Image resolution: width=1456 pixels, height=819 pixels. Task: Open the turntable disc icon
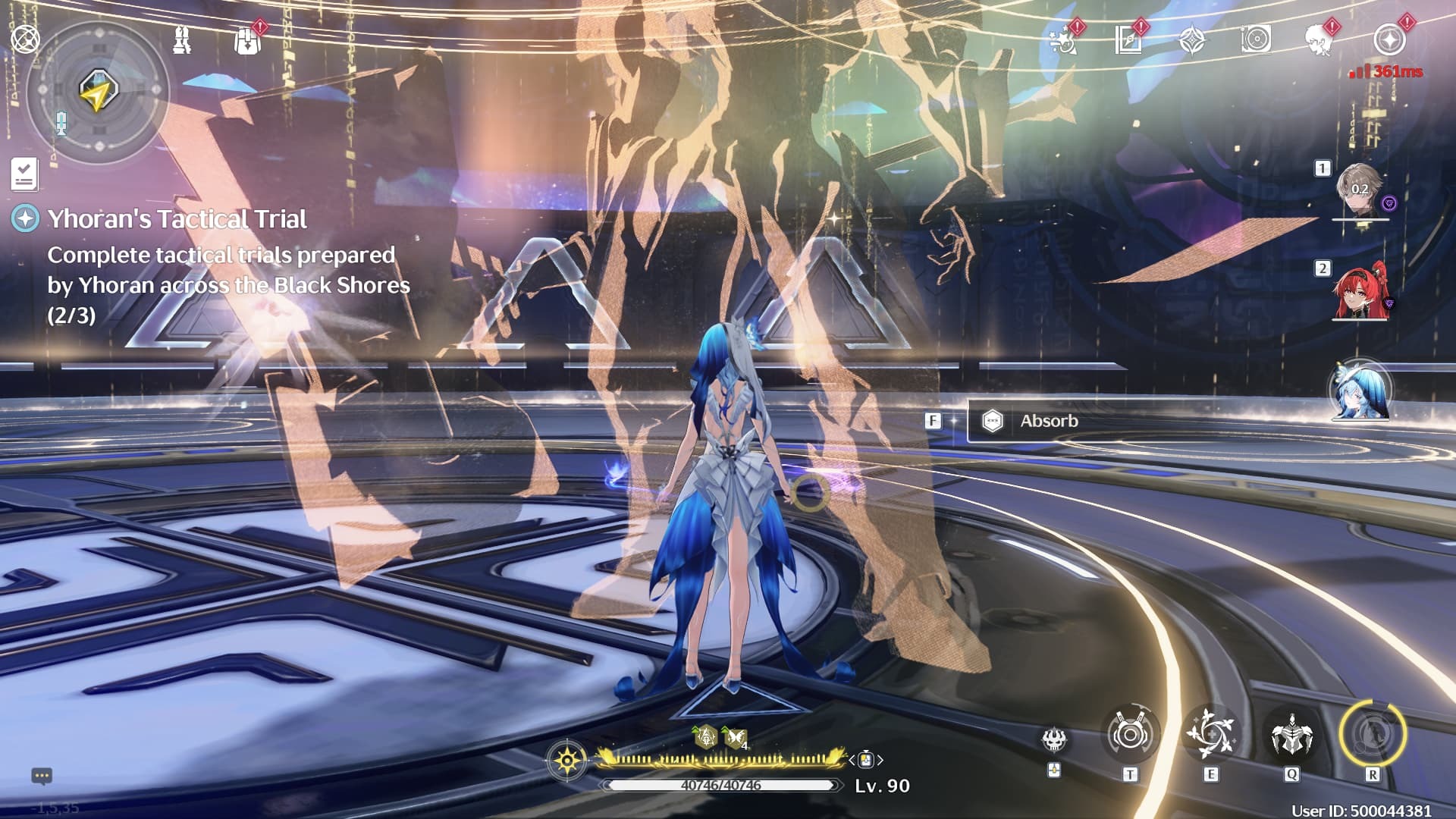(x=1256, y=40)
